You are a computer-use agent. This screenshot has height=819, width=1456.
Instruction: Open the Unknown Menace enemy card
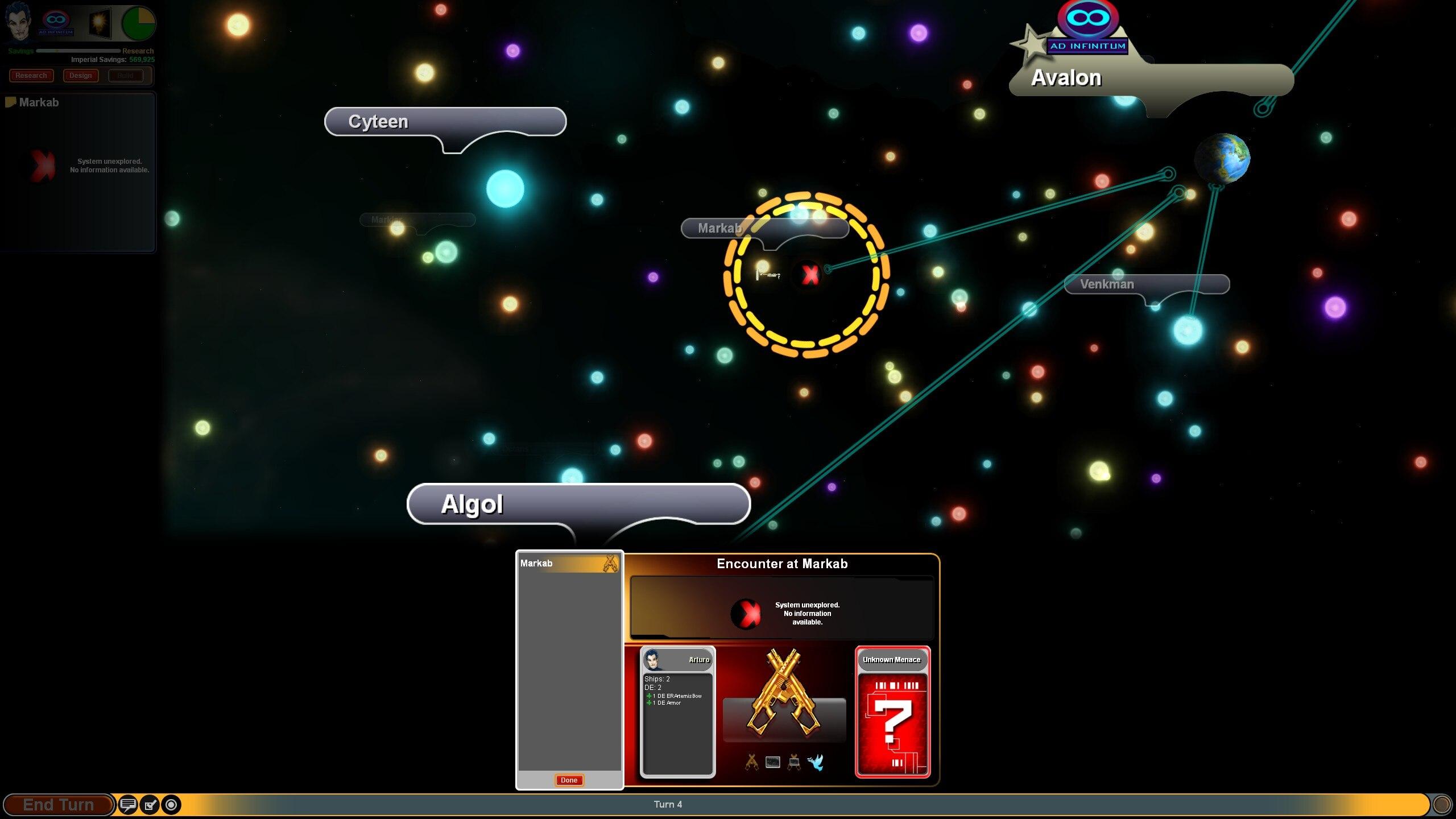(x=892, y=712)
